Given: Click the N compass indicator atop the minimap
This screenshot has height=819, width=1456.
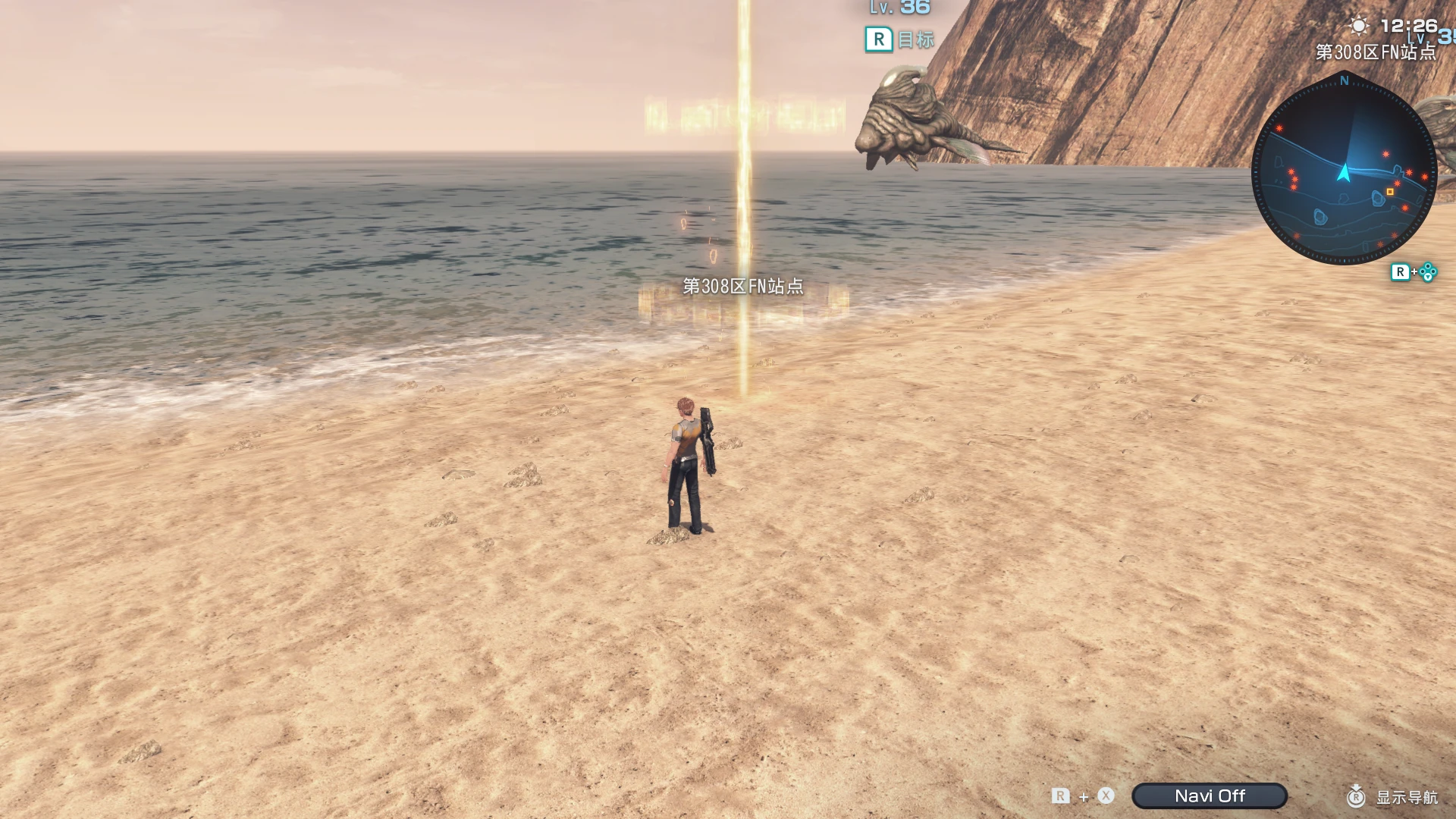Looking at the screenshot, I should [x=1345, y=79].
